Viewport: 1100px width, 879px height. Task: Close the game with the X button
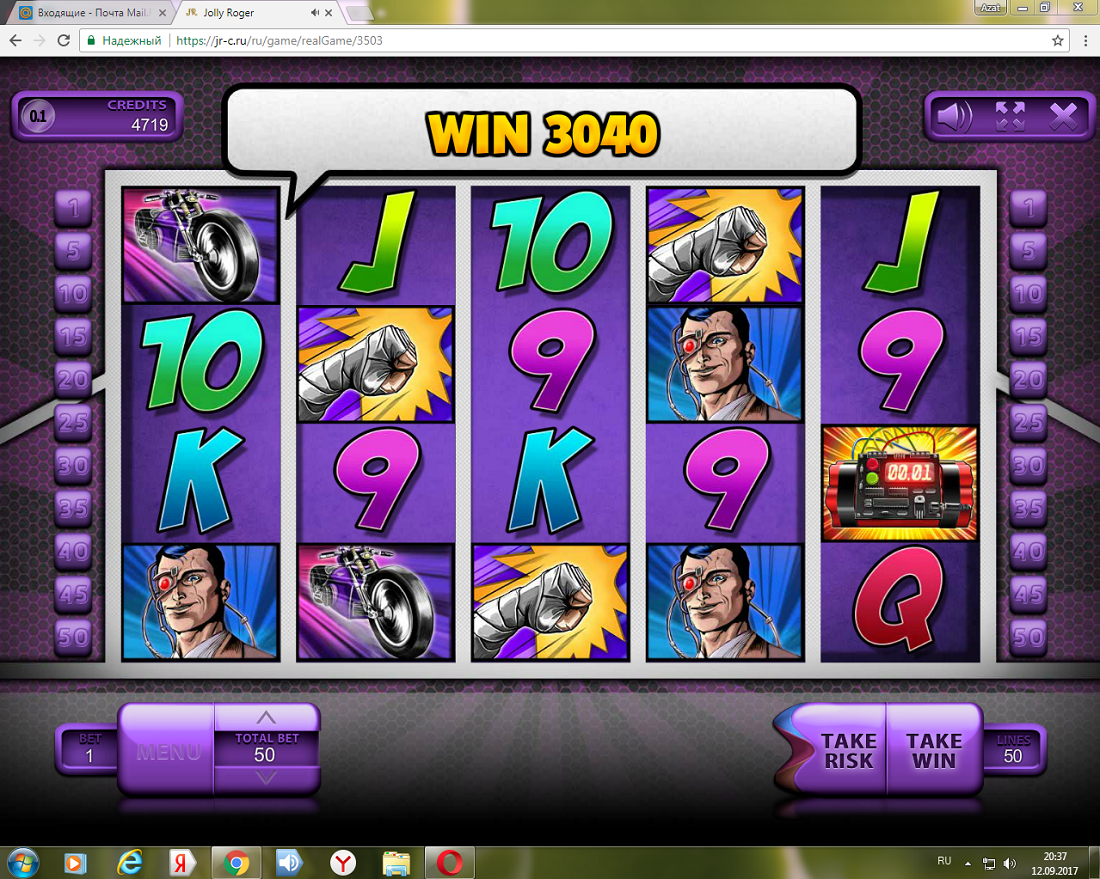point(1064,117)
